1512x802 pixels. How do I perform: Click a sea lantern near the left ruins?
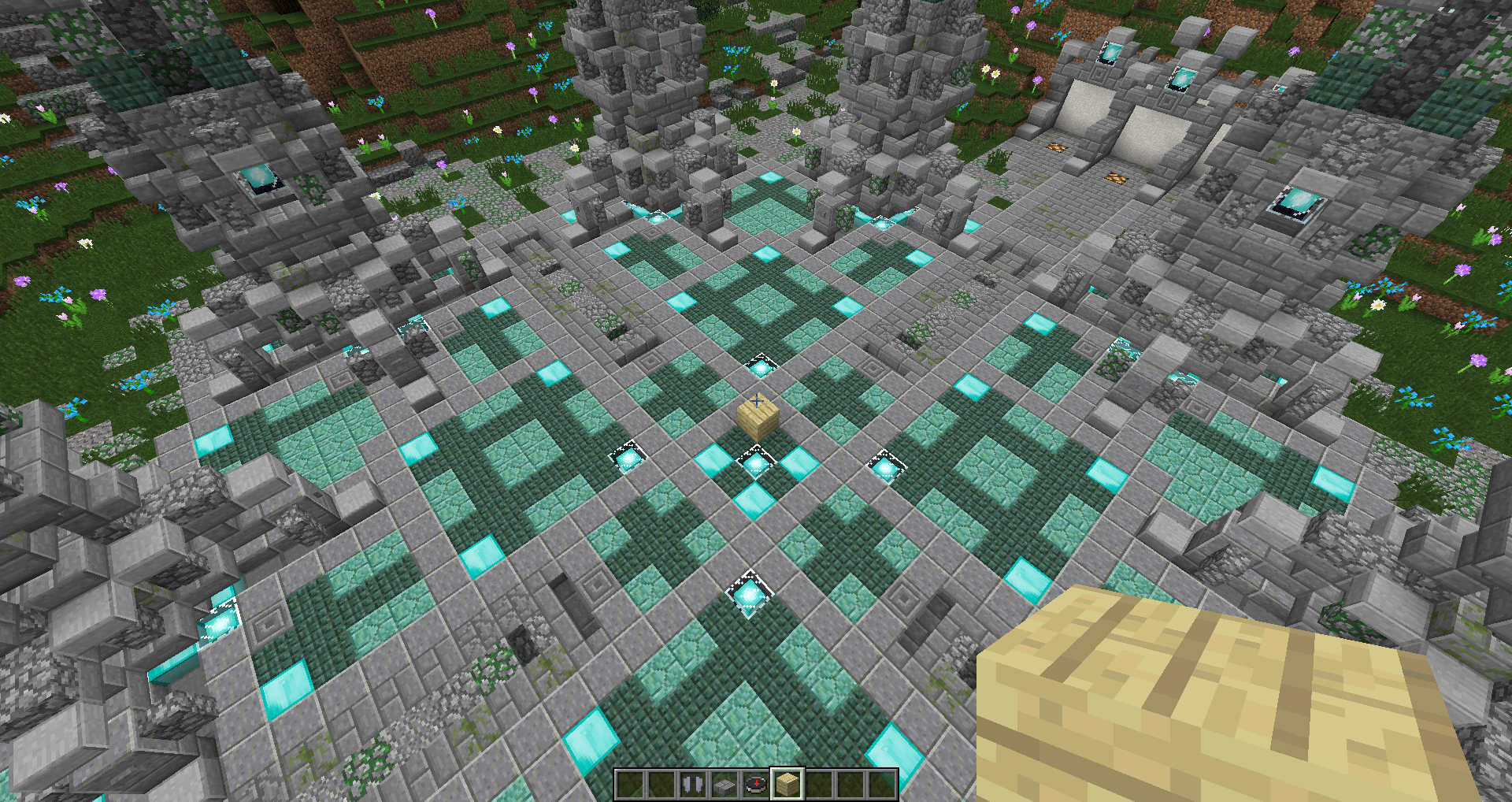260,180
